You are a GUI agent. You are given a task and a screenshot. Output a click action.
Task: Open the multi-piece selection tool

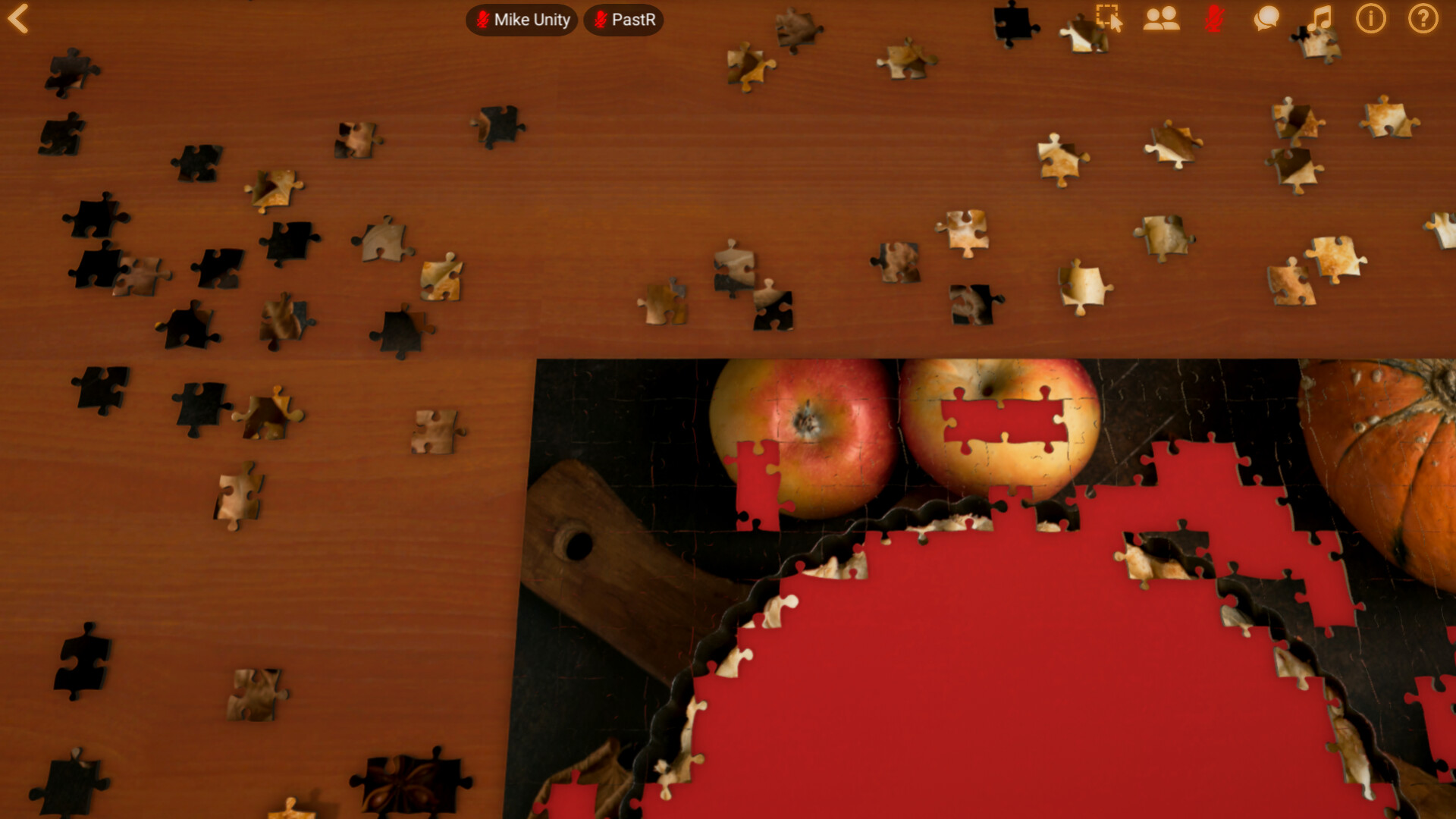click(x=1108, y=19)
